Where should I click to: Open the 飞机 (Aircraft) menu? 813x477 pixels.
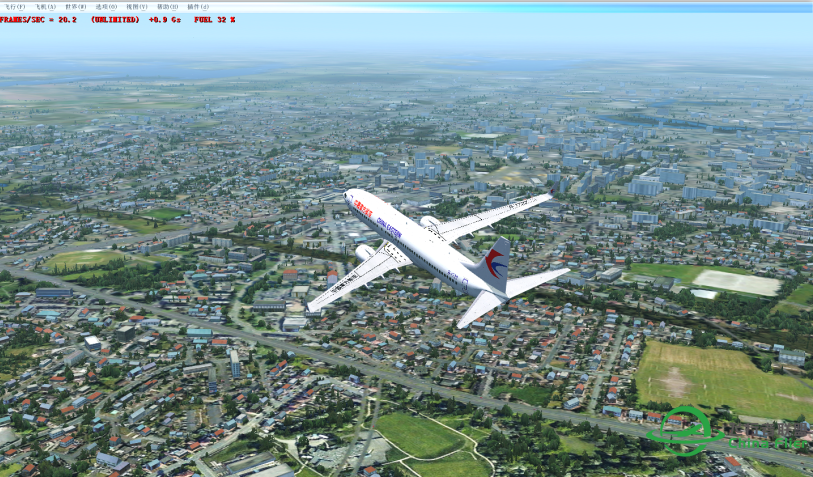pos(45,7)
